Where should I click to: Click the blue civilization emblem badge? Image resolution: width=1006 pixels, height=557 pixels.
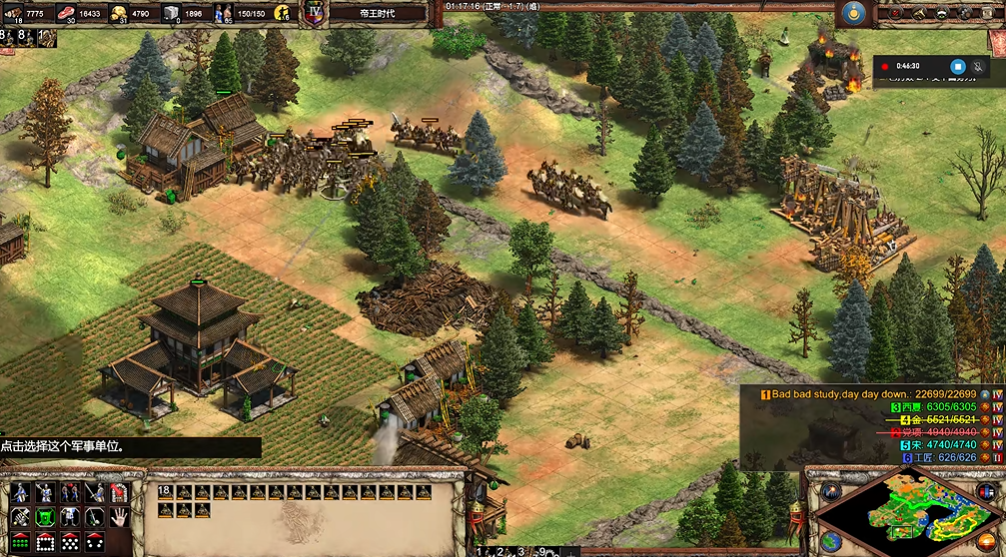pyautogui.click(x=852, y=13)
